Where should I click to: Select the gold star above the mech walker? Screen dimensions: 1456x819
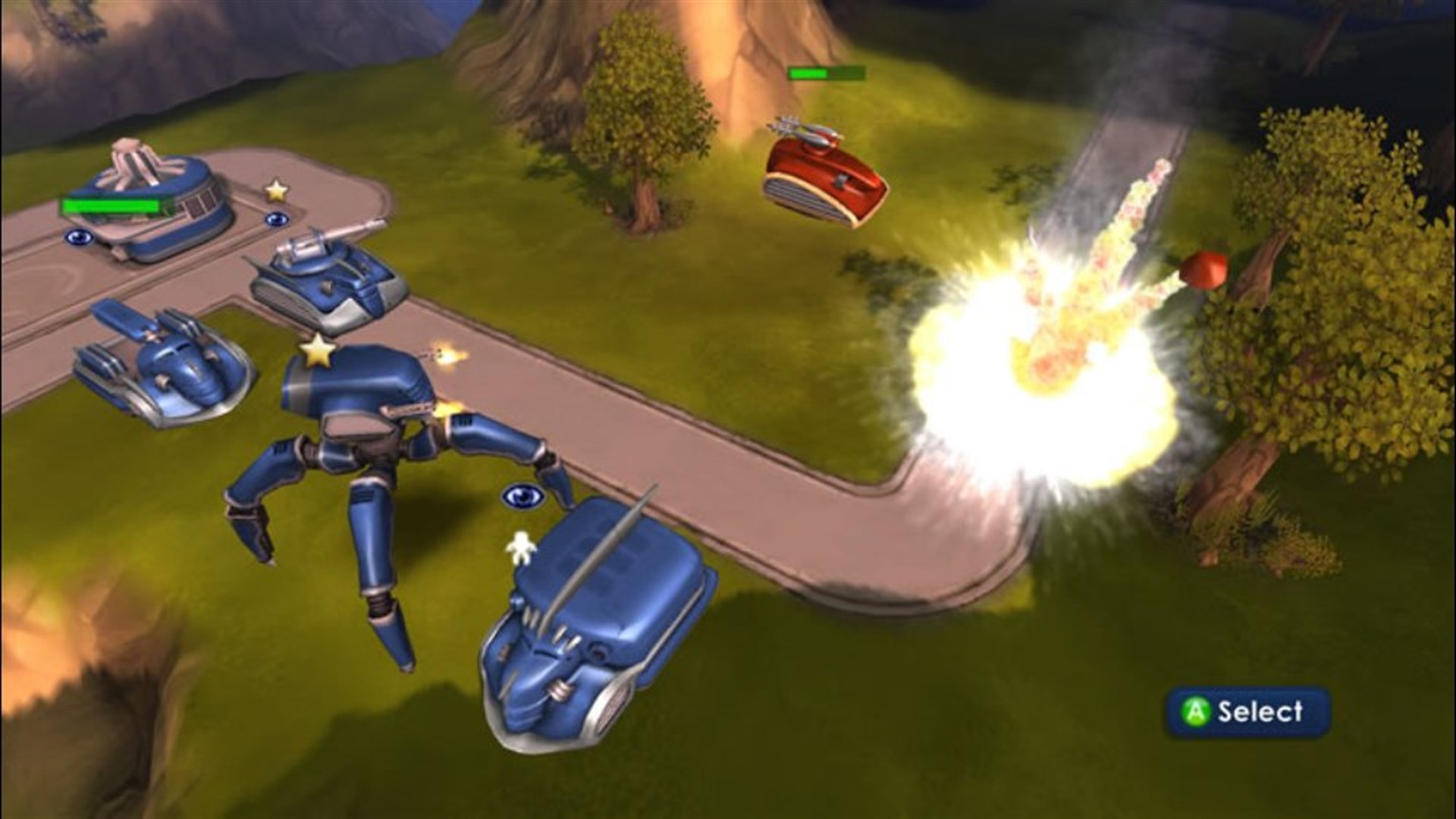click(x=318, y=350)
